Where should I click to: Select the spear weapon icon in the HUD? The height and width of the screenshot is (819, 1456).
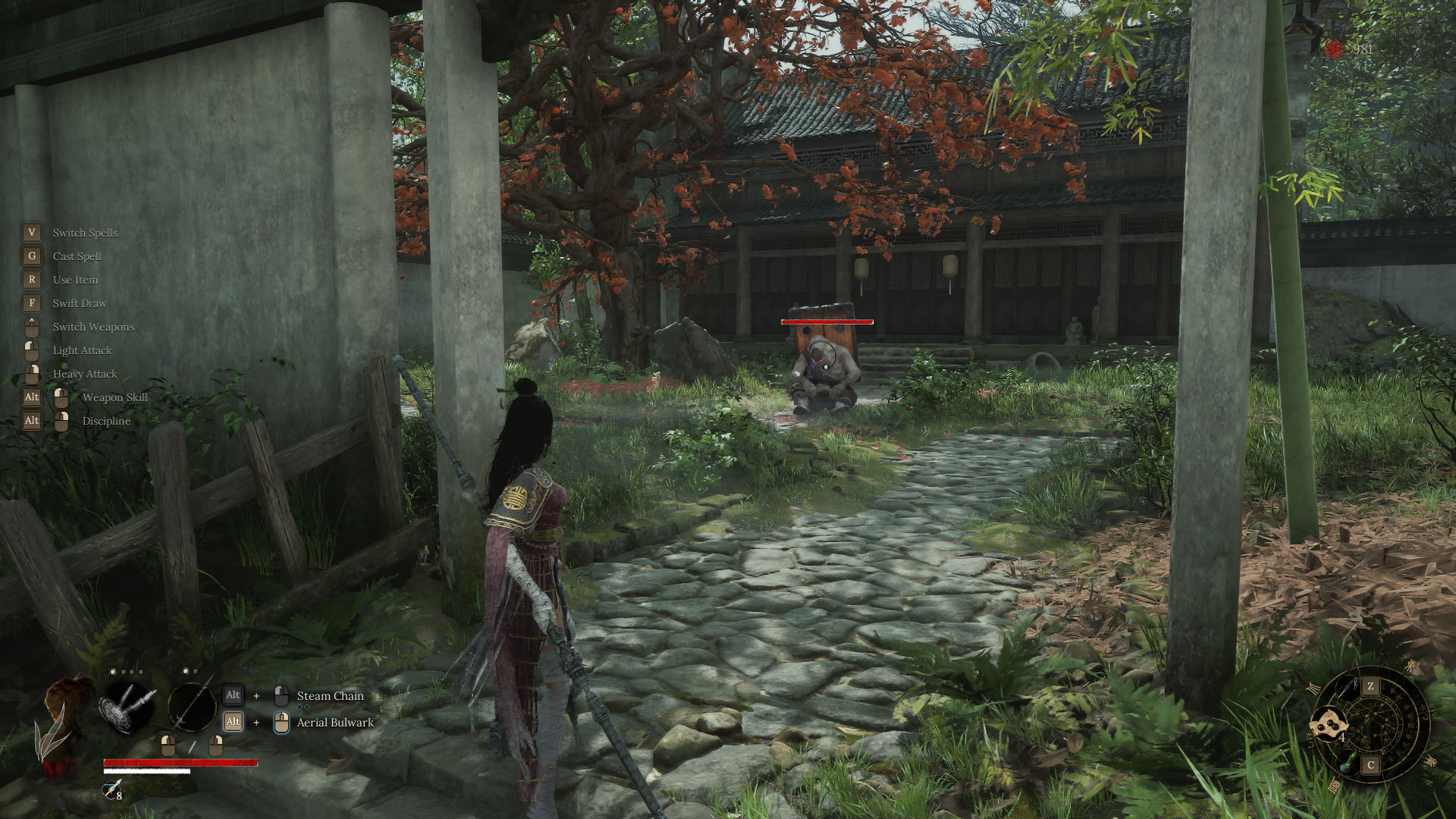192,707
